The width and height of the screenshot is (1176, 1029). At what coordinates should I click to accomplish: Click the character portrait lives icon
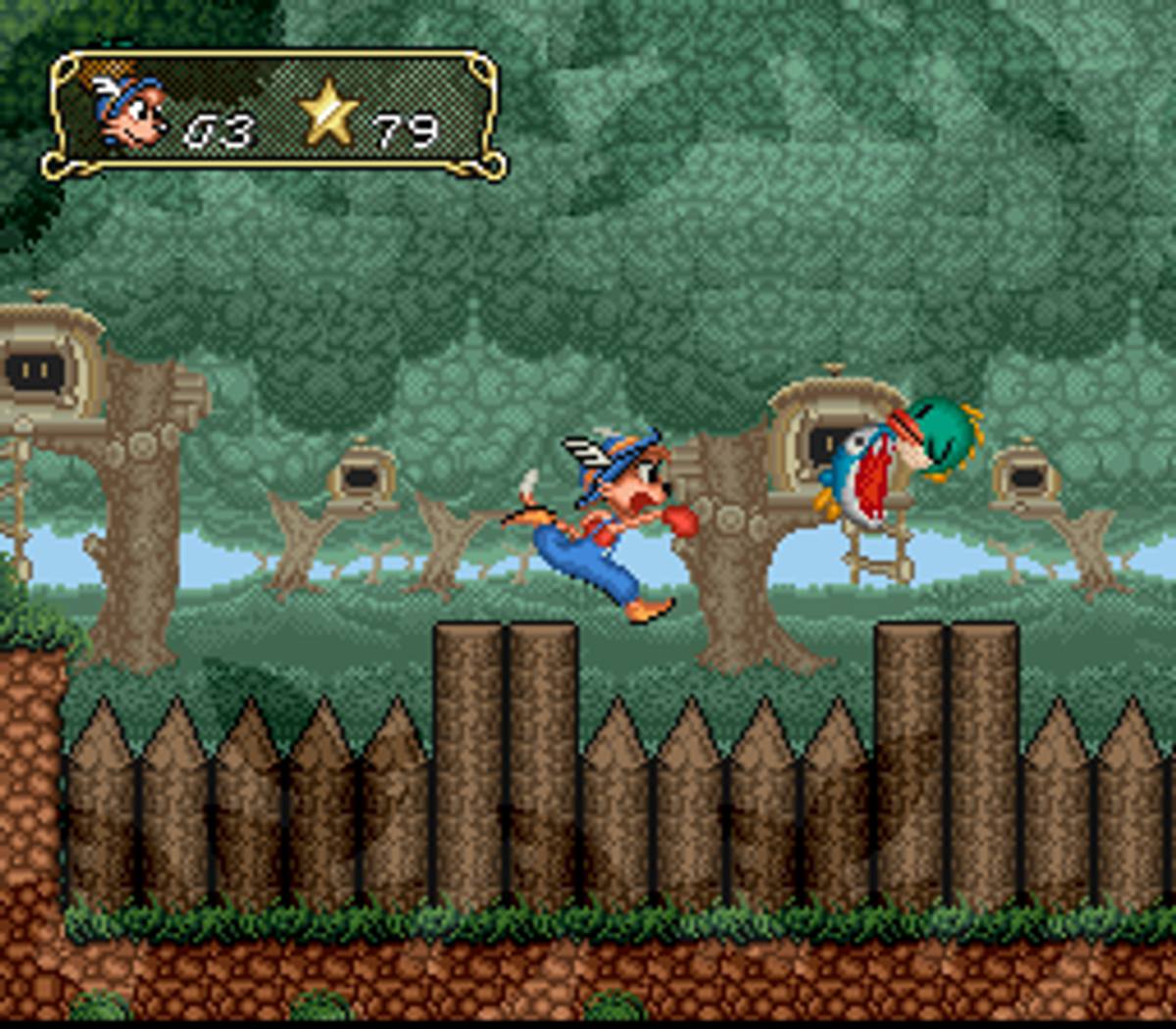tap(127, 113)
